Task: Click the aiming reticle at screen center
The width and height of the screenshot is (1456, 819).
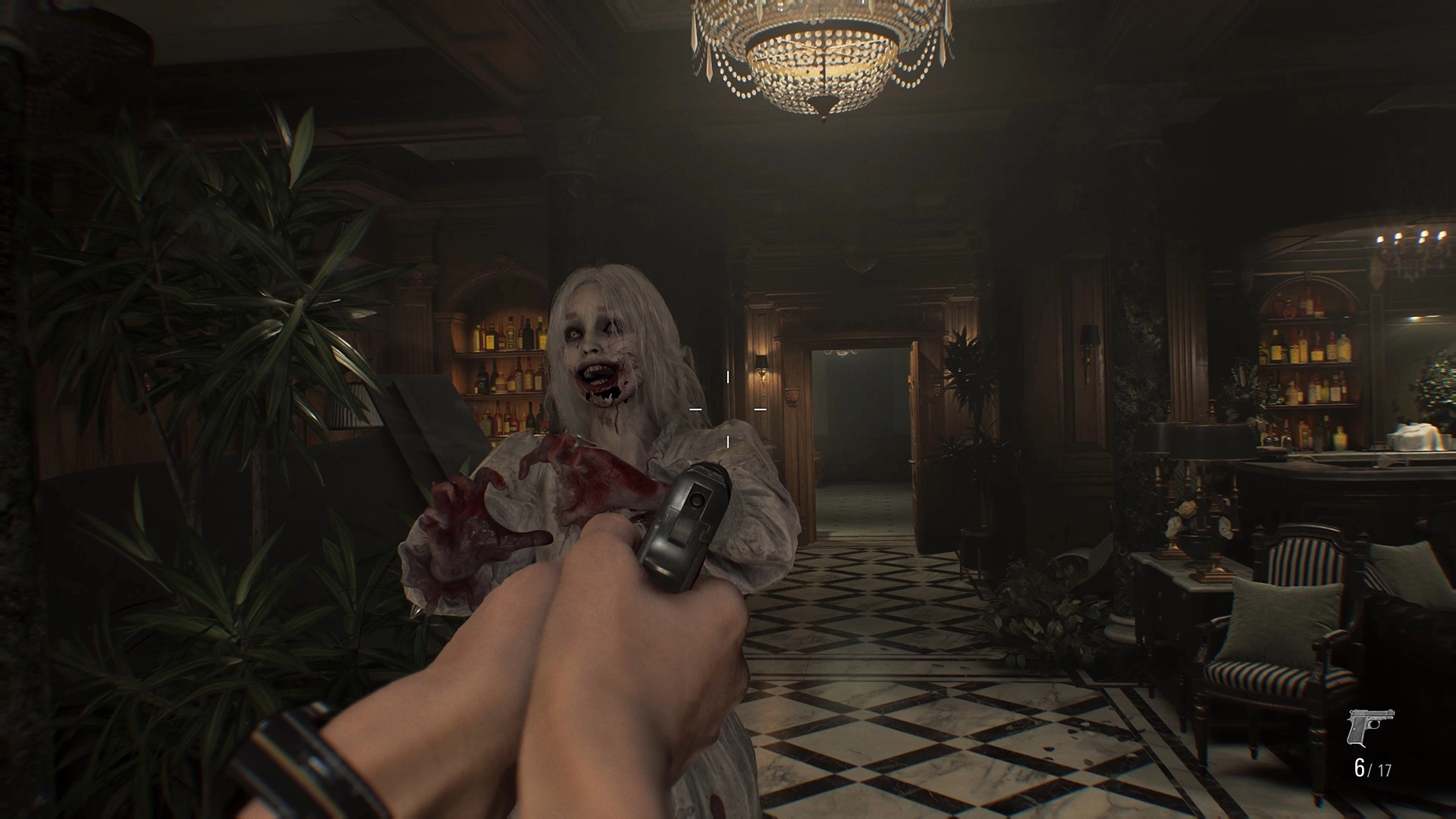Action: [727, 407]
